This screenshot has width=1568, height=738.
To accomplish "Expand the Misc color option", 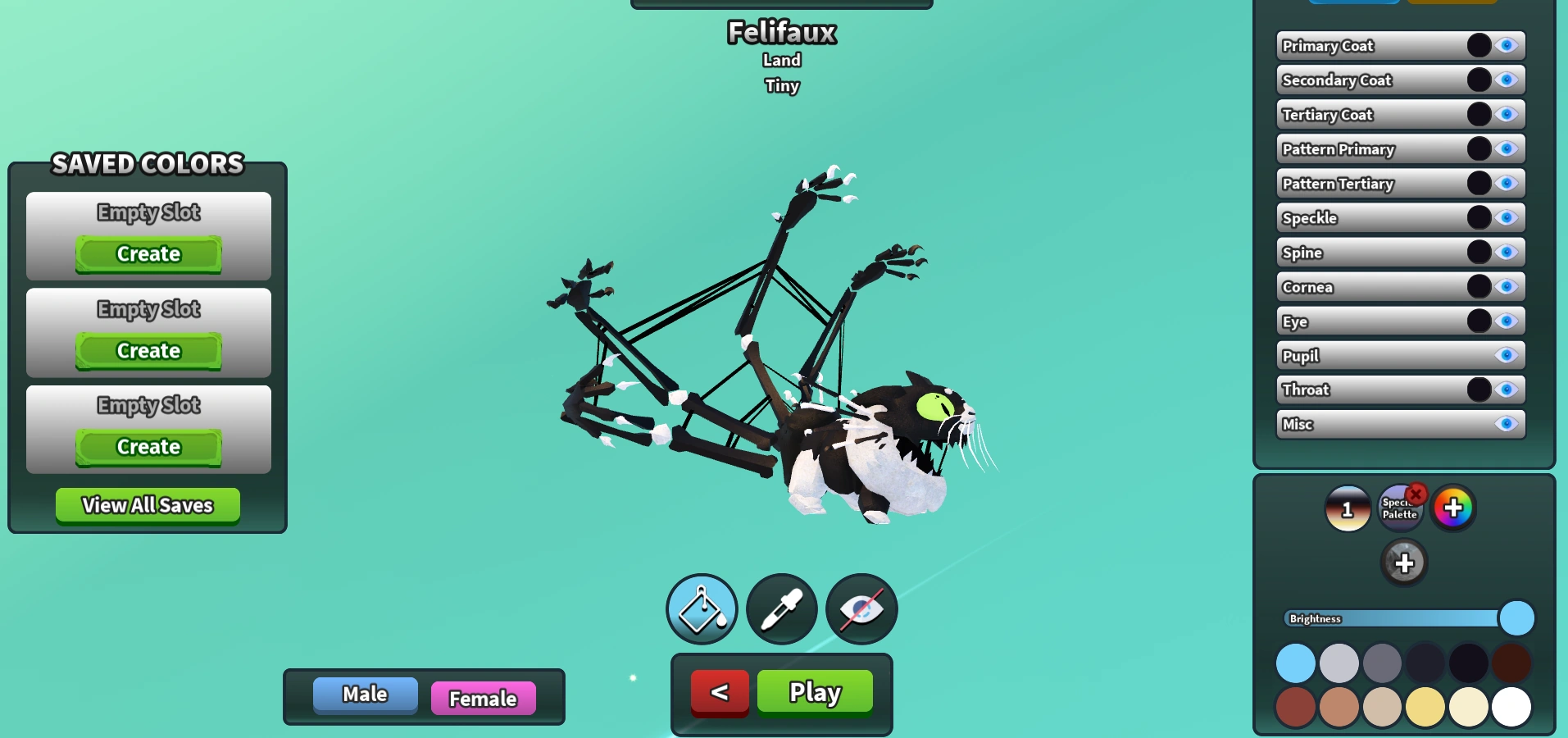I will coord(1352,424).
